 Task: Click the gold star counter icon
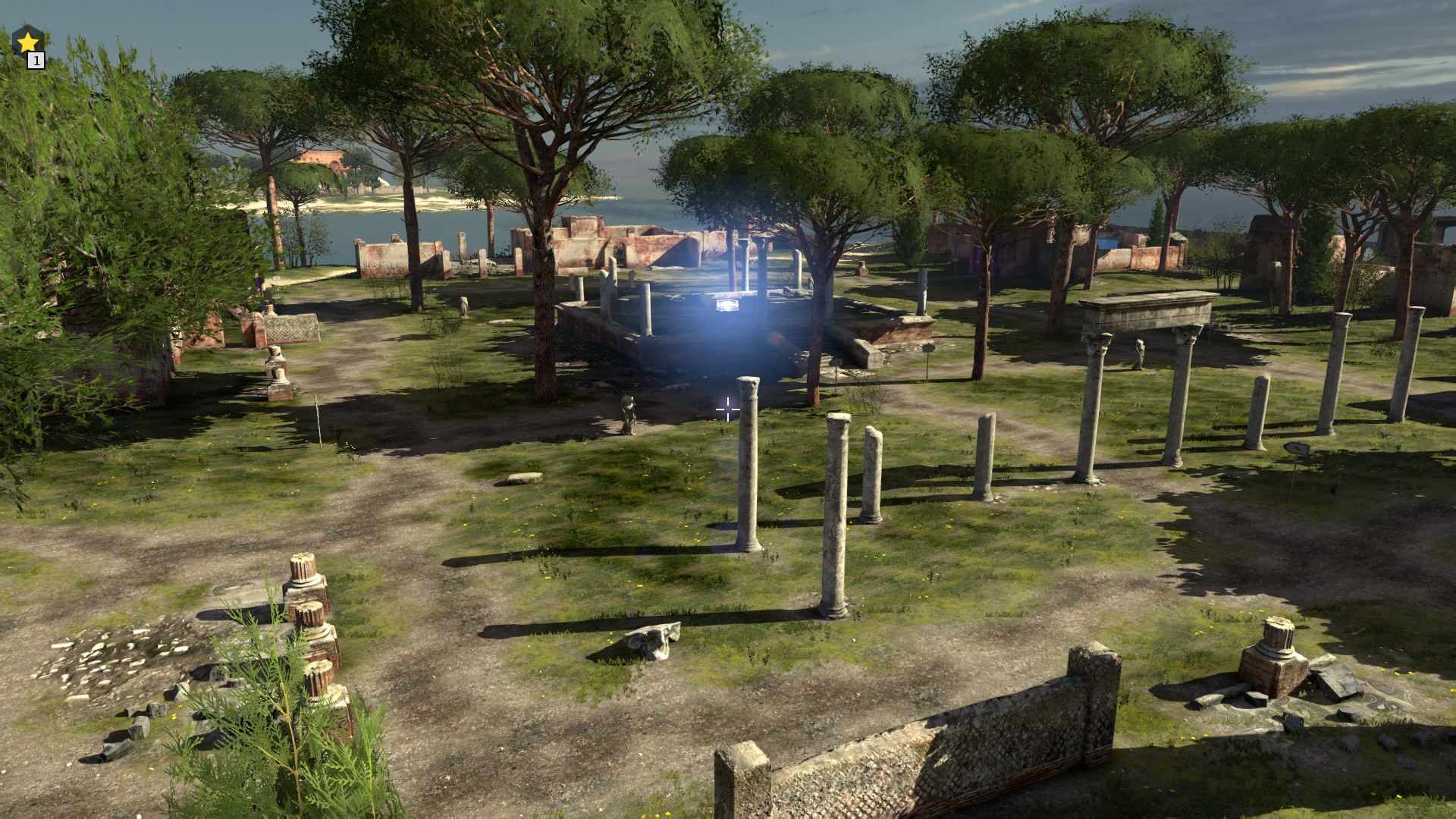pyautogui.click(x=28, y=42)
